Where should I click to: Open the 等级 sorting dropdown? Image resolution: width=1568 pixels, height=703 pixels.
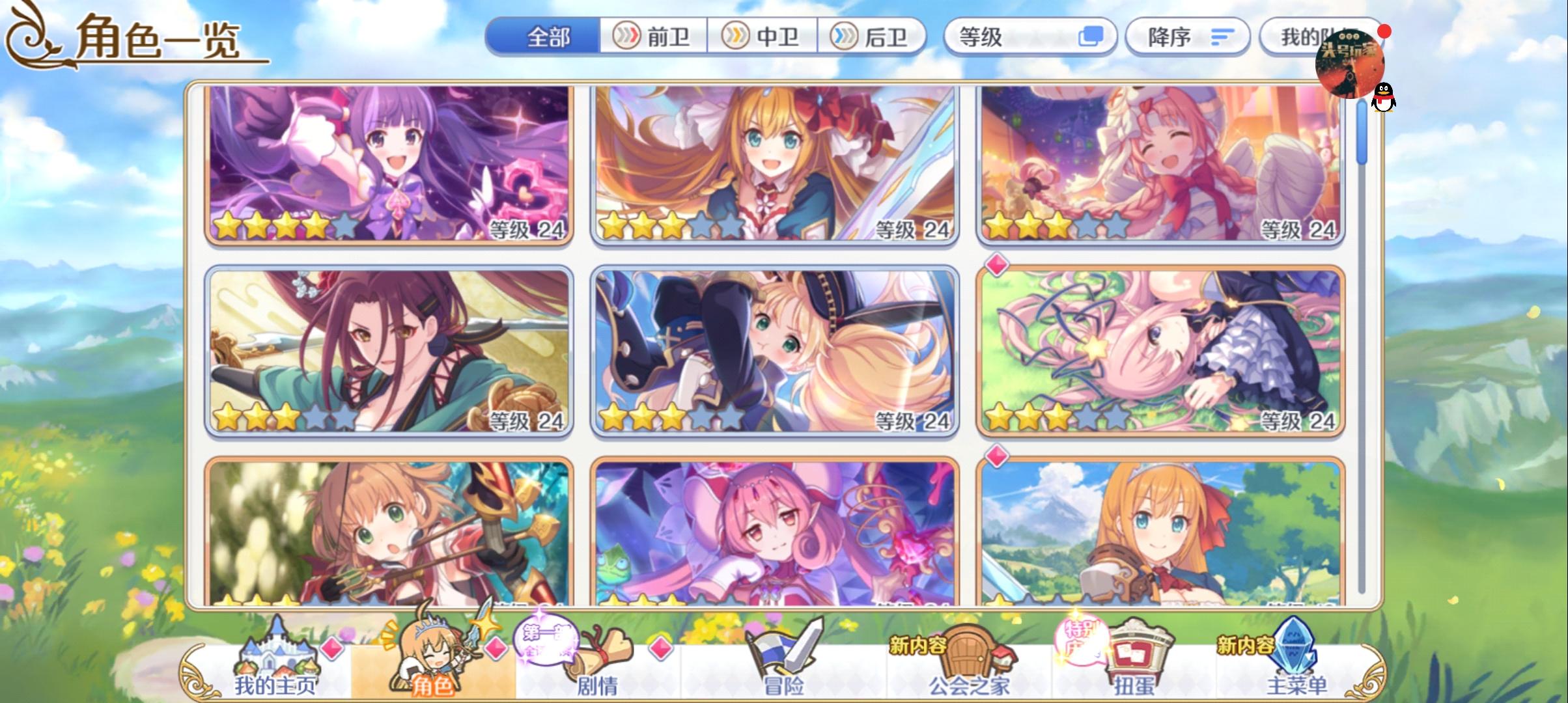[x=1029, y=37]
